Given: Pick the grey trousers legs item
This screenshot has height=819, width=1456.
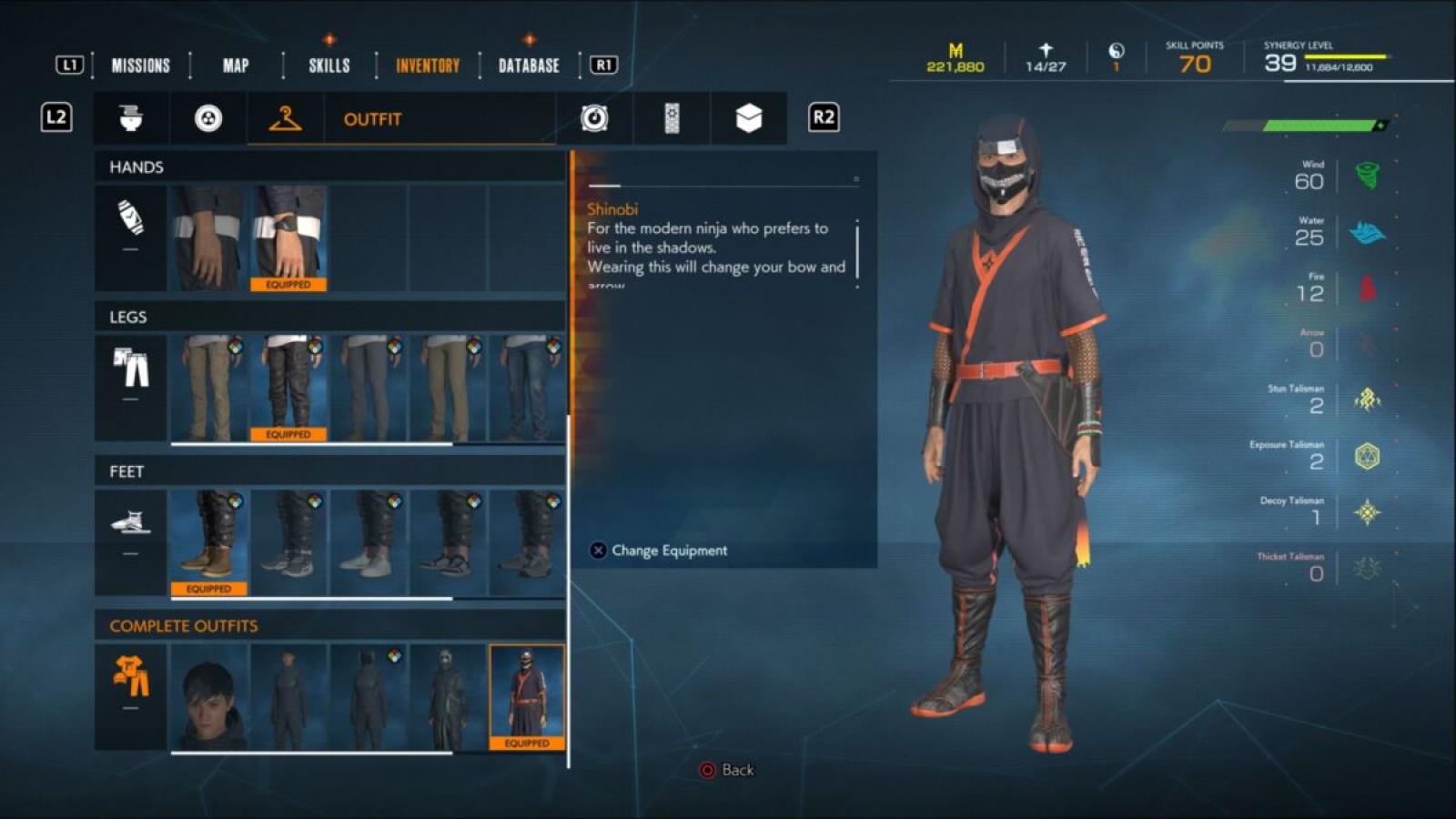Looking at the screenshot, I should point(368,388).
